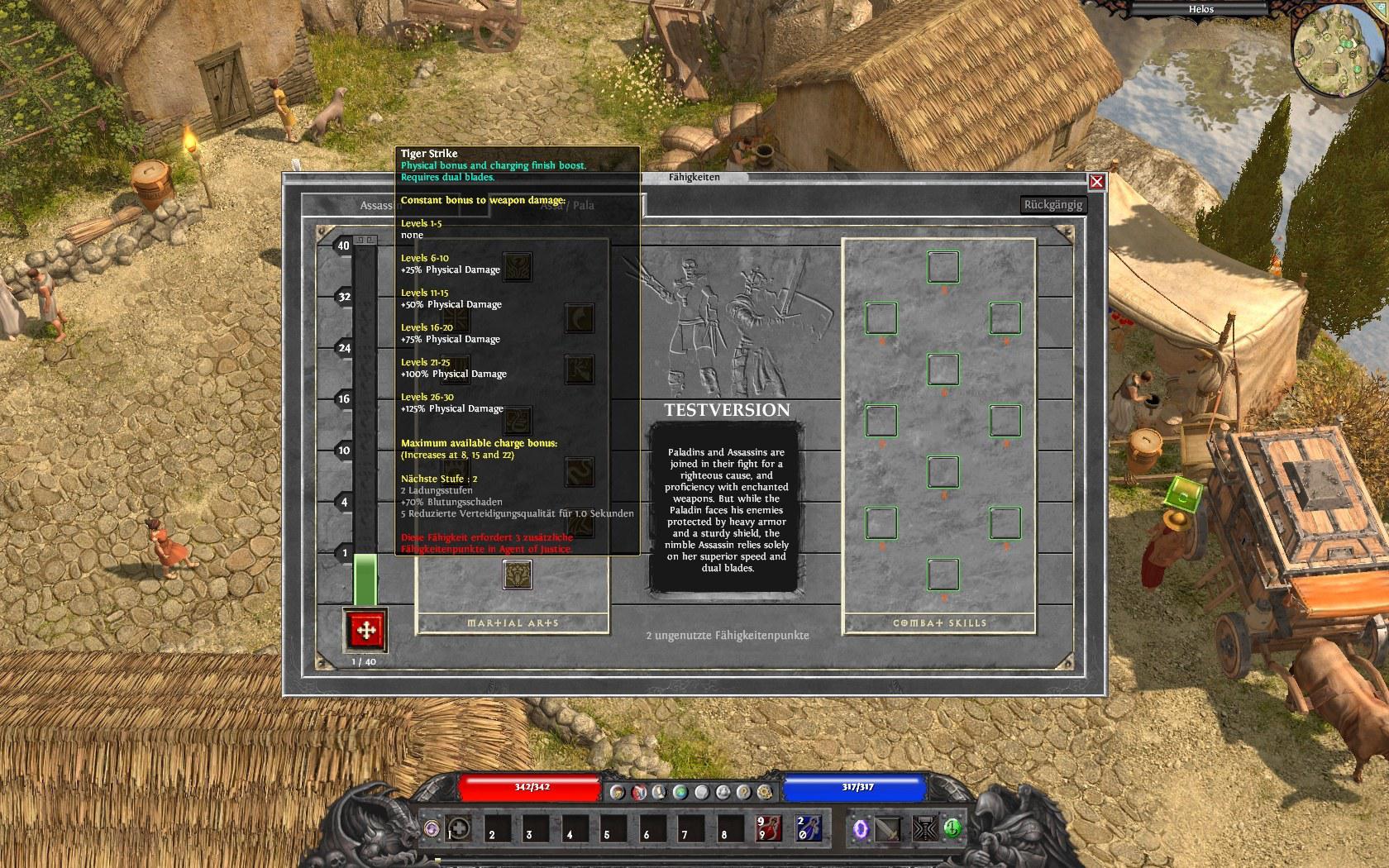The width and height of the screenshot is (1389, 868).
Task: Select the secondary skill slot beside sword
Action: point(923,829)
